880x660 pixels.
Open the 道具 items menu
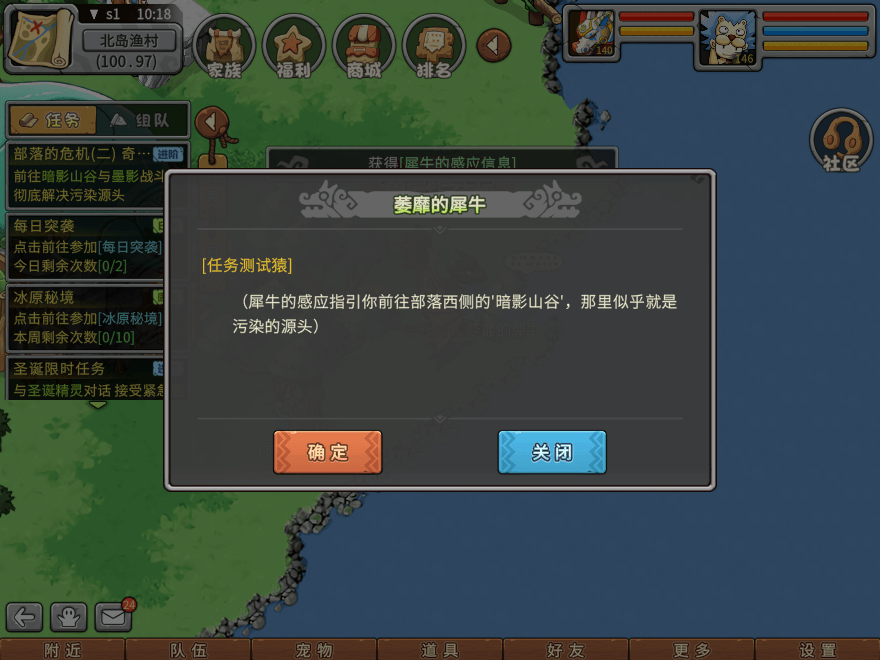(440, 650)
